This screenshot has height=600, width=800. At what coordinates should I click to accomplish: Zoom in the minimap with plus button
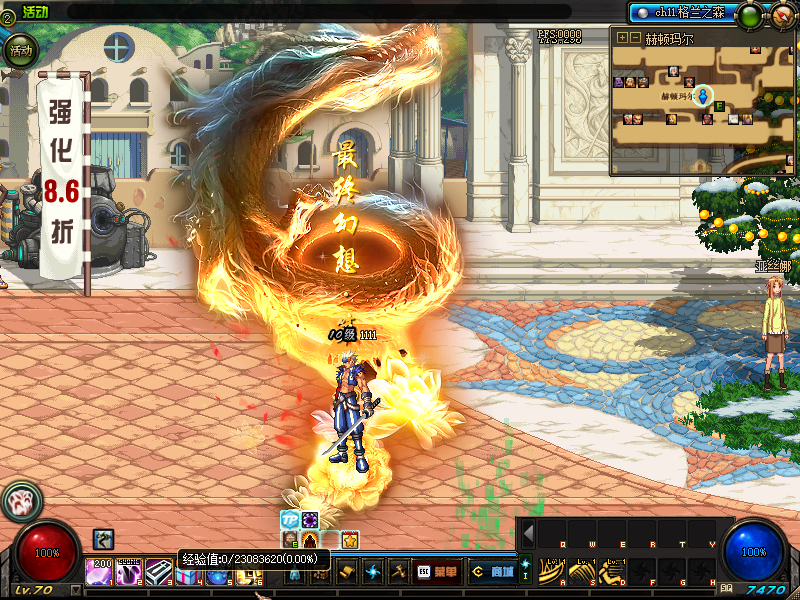click(622, 38)
